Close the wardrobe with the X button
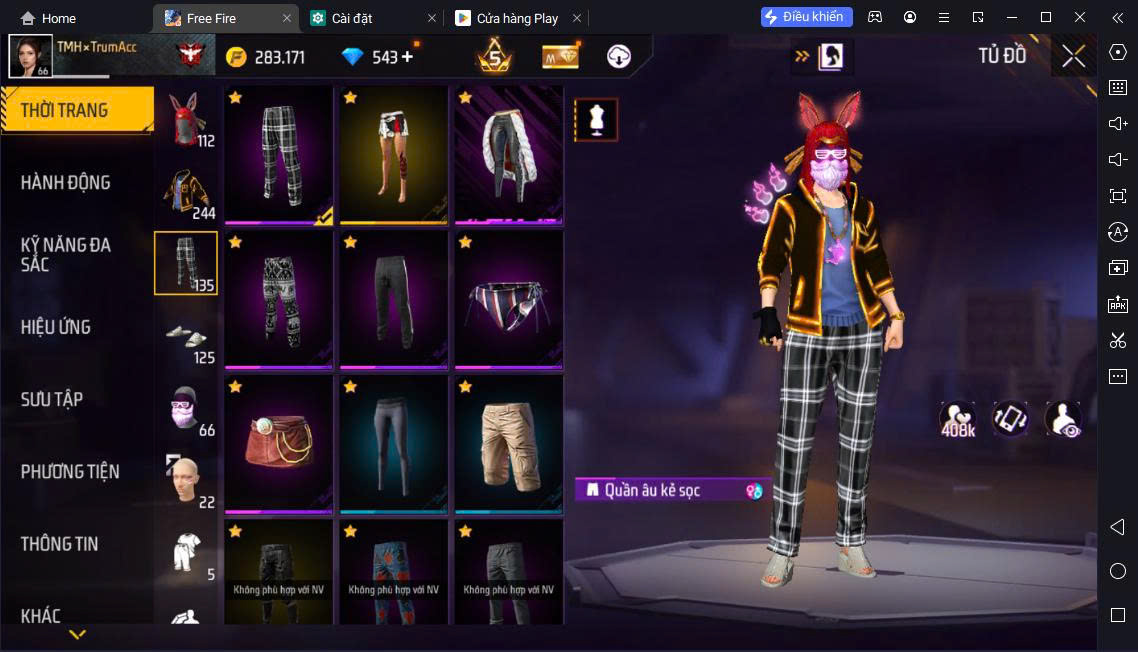The height and width of the screenshot is (652, 1138). coord(1073,56)
